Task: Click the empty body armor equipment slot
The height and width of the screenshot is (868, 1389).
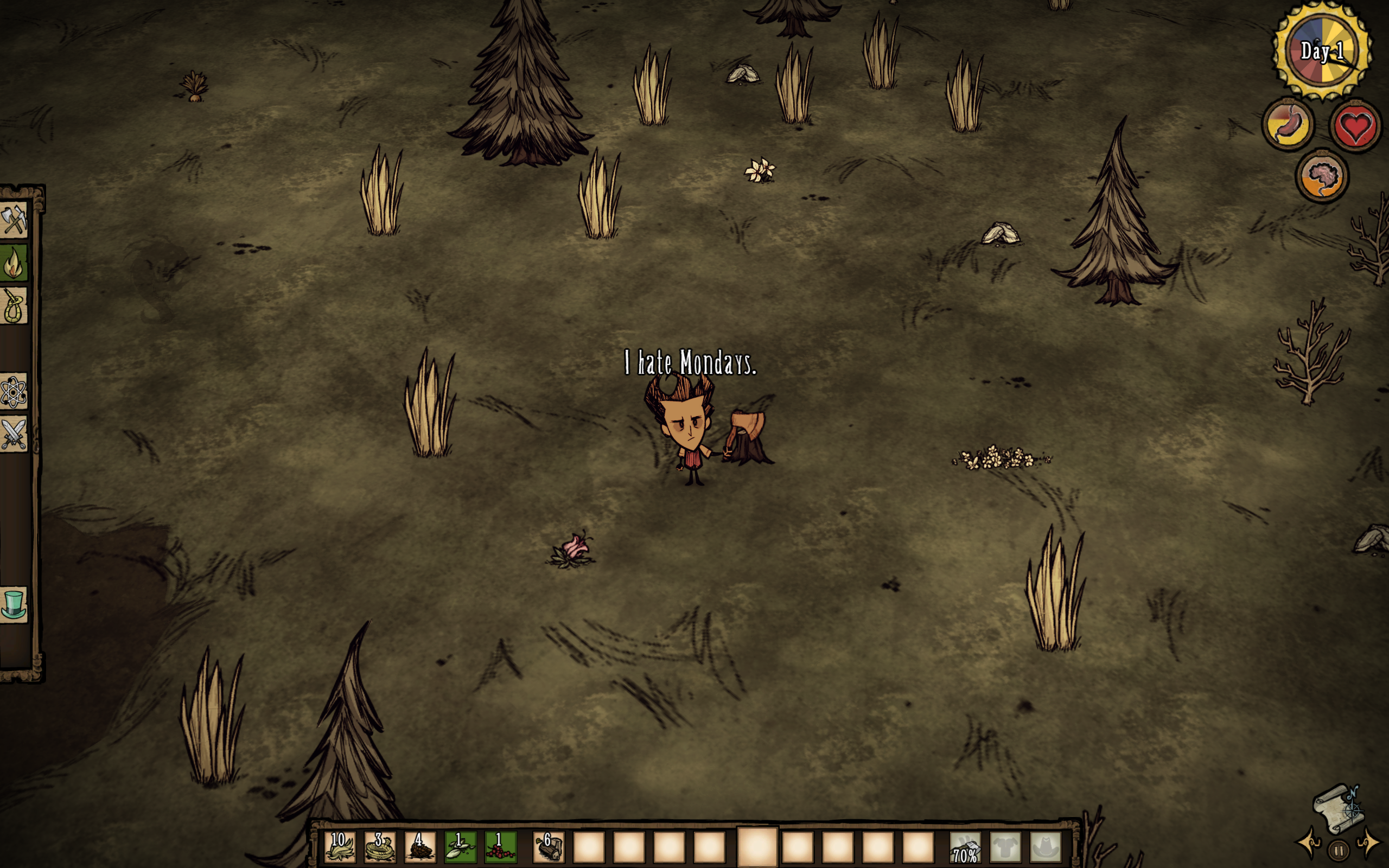Action: 1005,847
